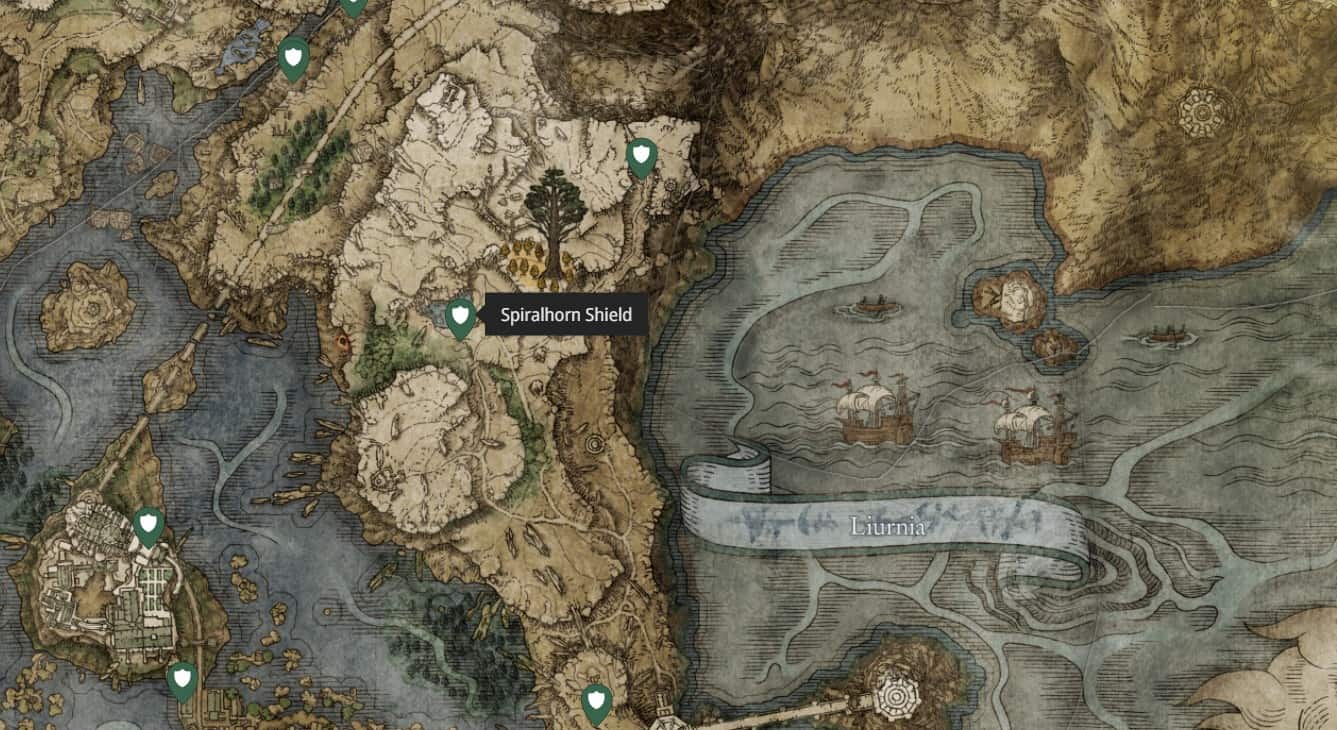The height and width of the screenshot is (730, 1337).
Task: Open the Spiralhorn Shield tooltip label
Action: tap(566, 315)
